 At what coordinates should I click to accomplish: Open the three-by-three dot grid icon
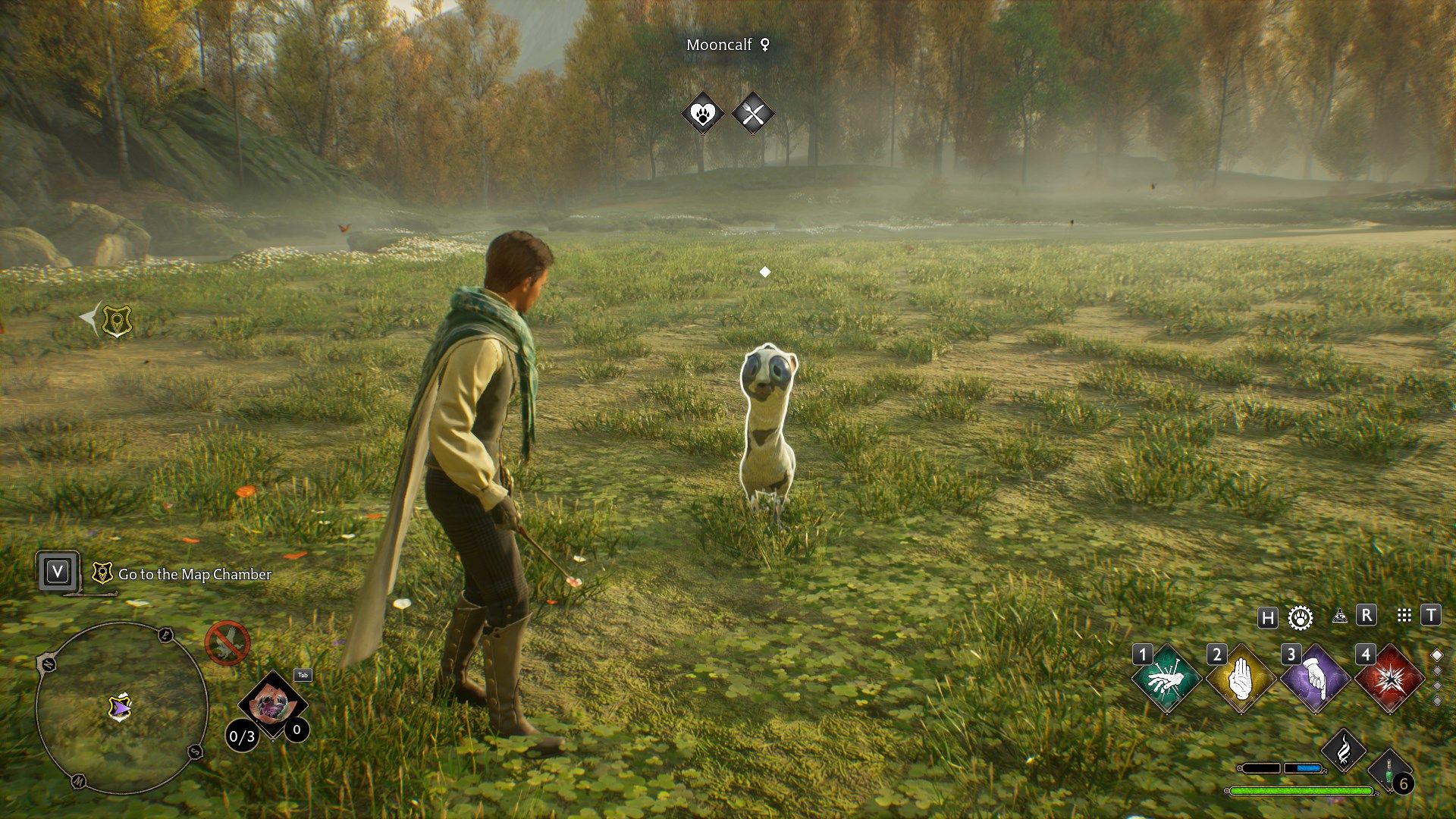tap(1404, 616)
